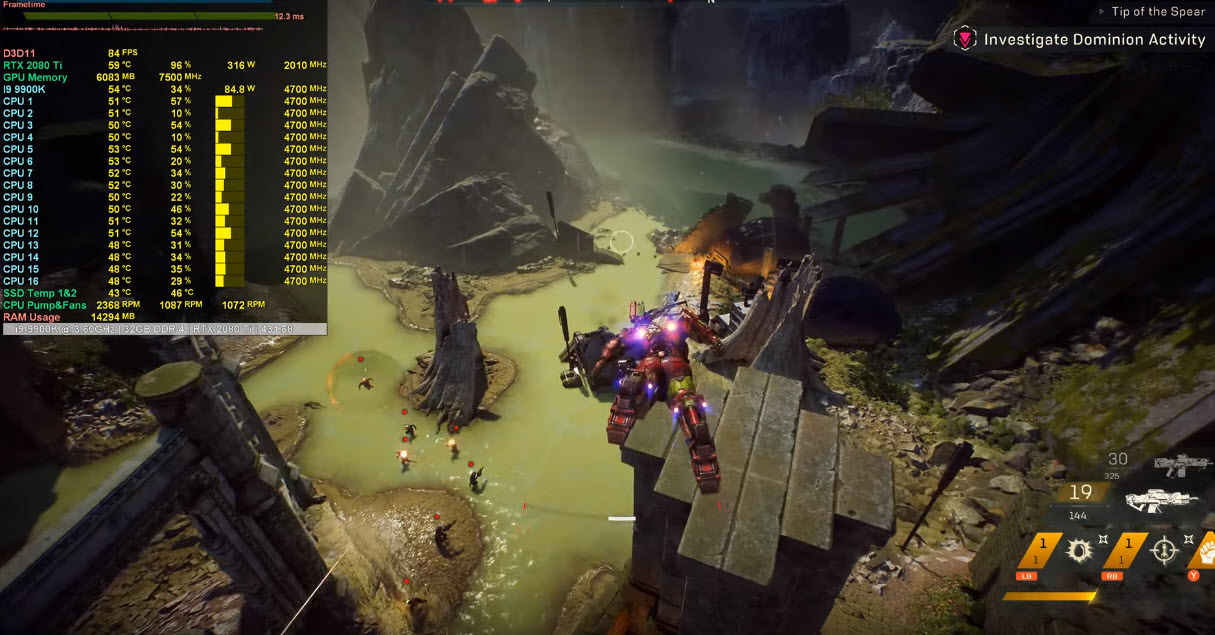Activate the grenade burst ability icon
Screen dimensions: 1215x635
[x=1078, y=549]
